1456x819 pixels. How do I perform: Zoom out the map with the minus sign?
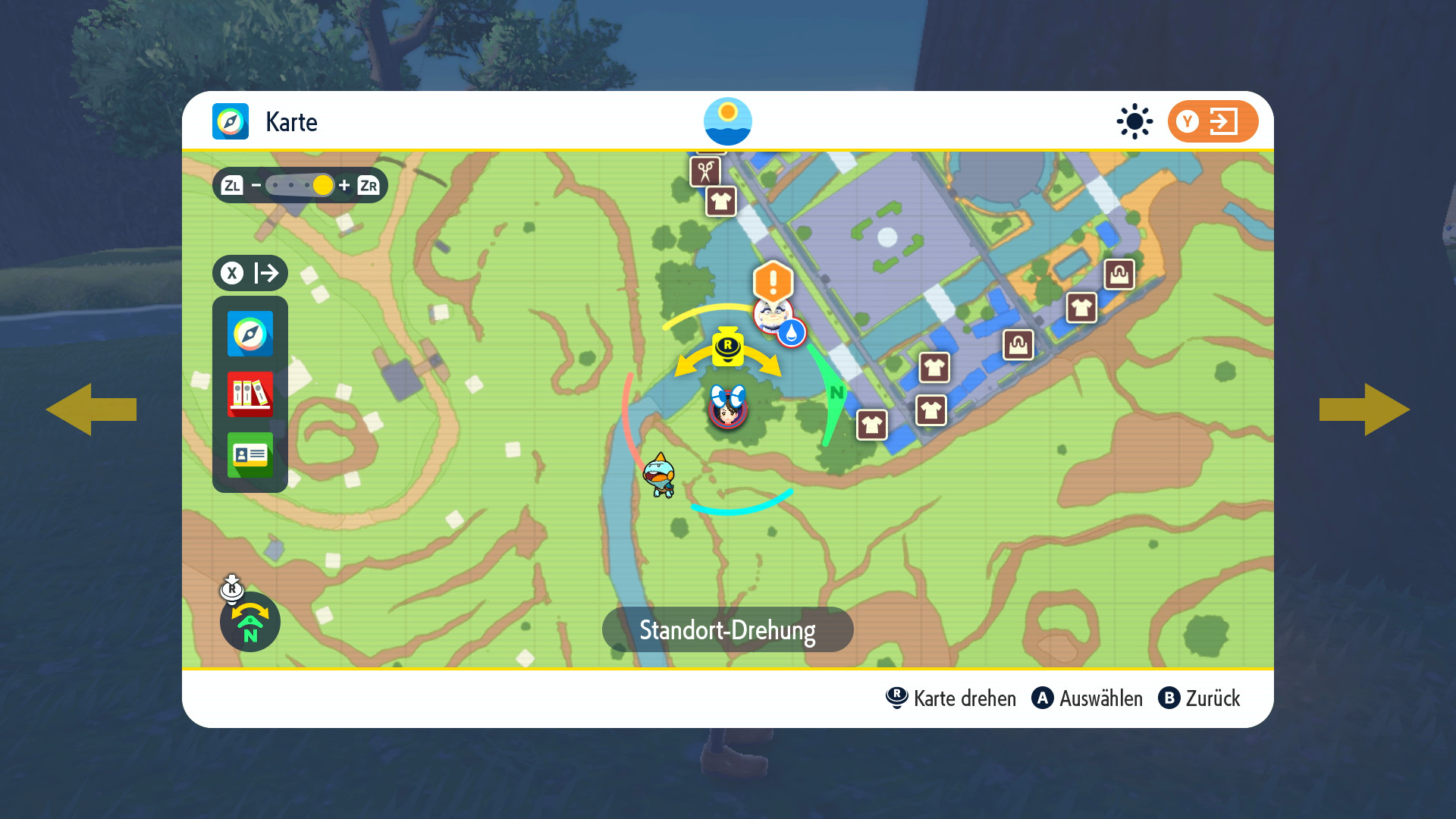256,185
